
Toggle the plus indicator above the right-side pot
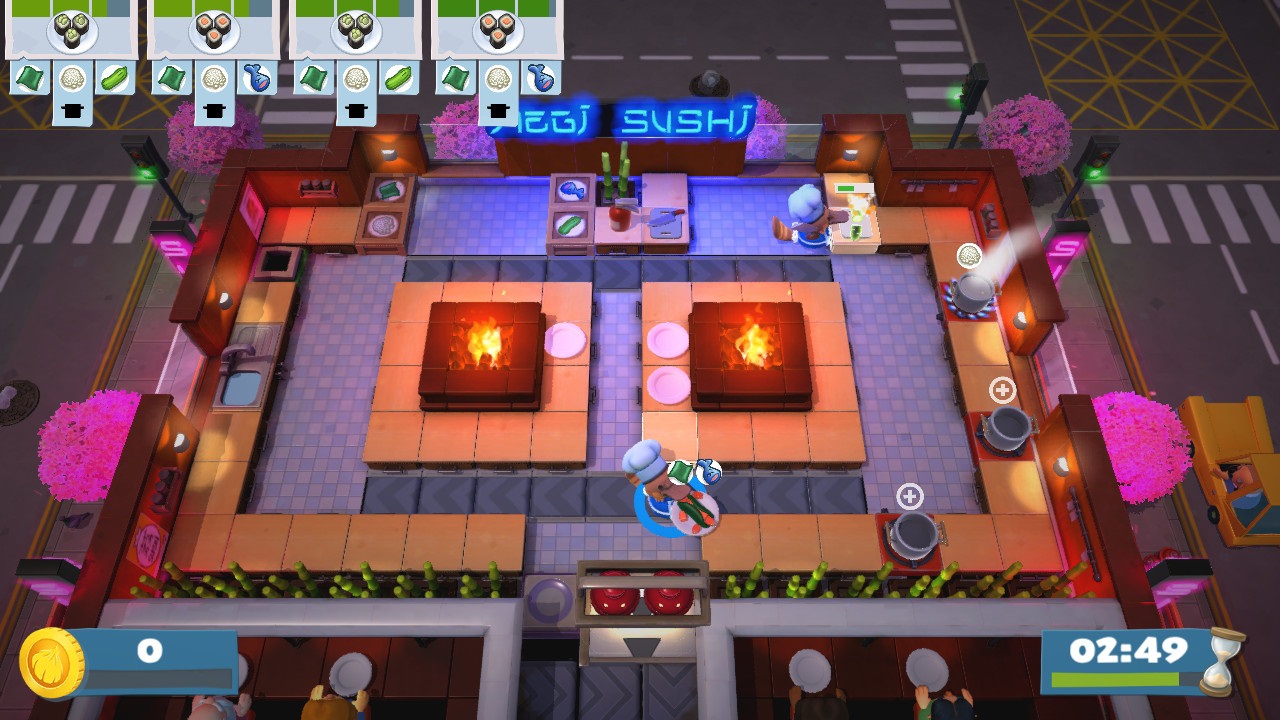click(1001, 388)
